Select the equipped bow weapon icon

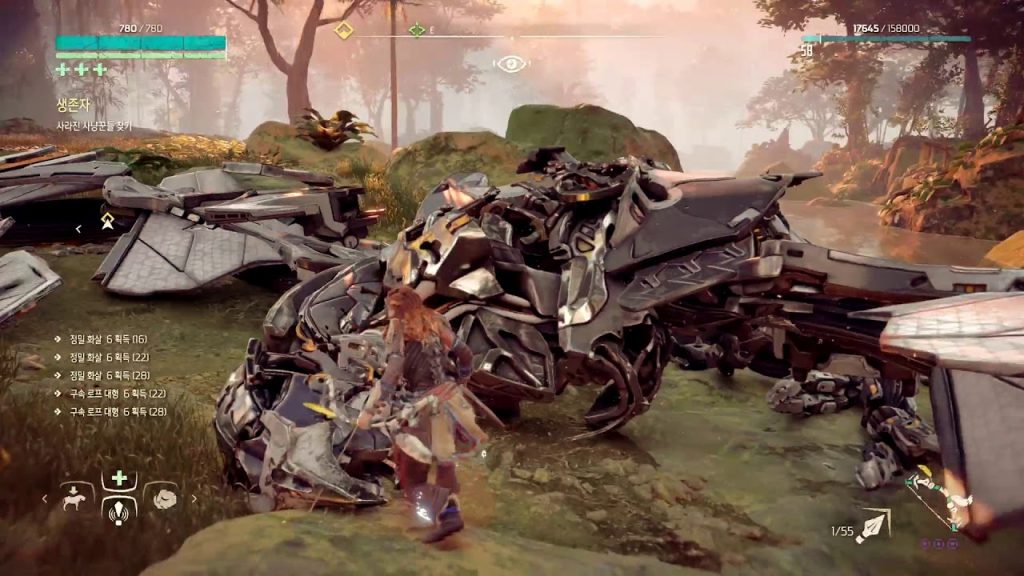[937, 500]
